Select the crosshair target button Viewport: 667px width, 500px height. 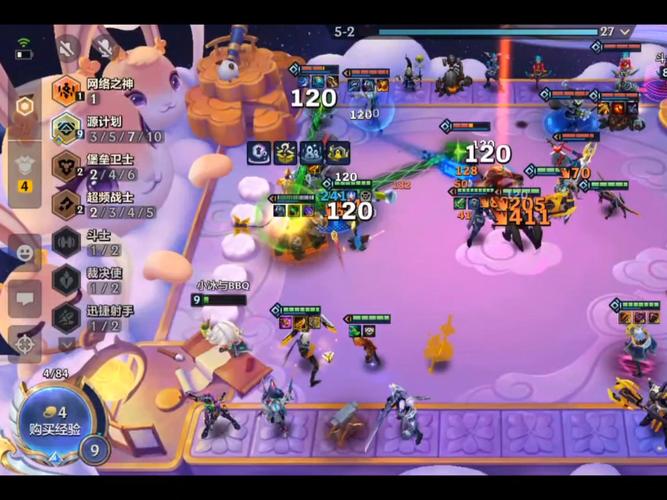[x=25, y=342]
